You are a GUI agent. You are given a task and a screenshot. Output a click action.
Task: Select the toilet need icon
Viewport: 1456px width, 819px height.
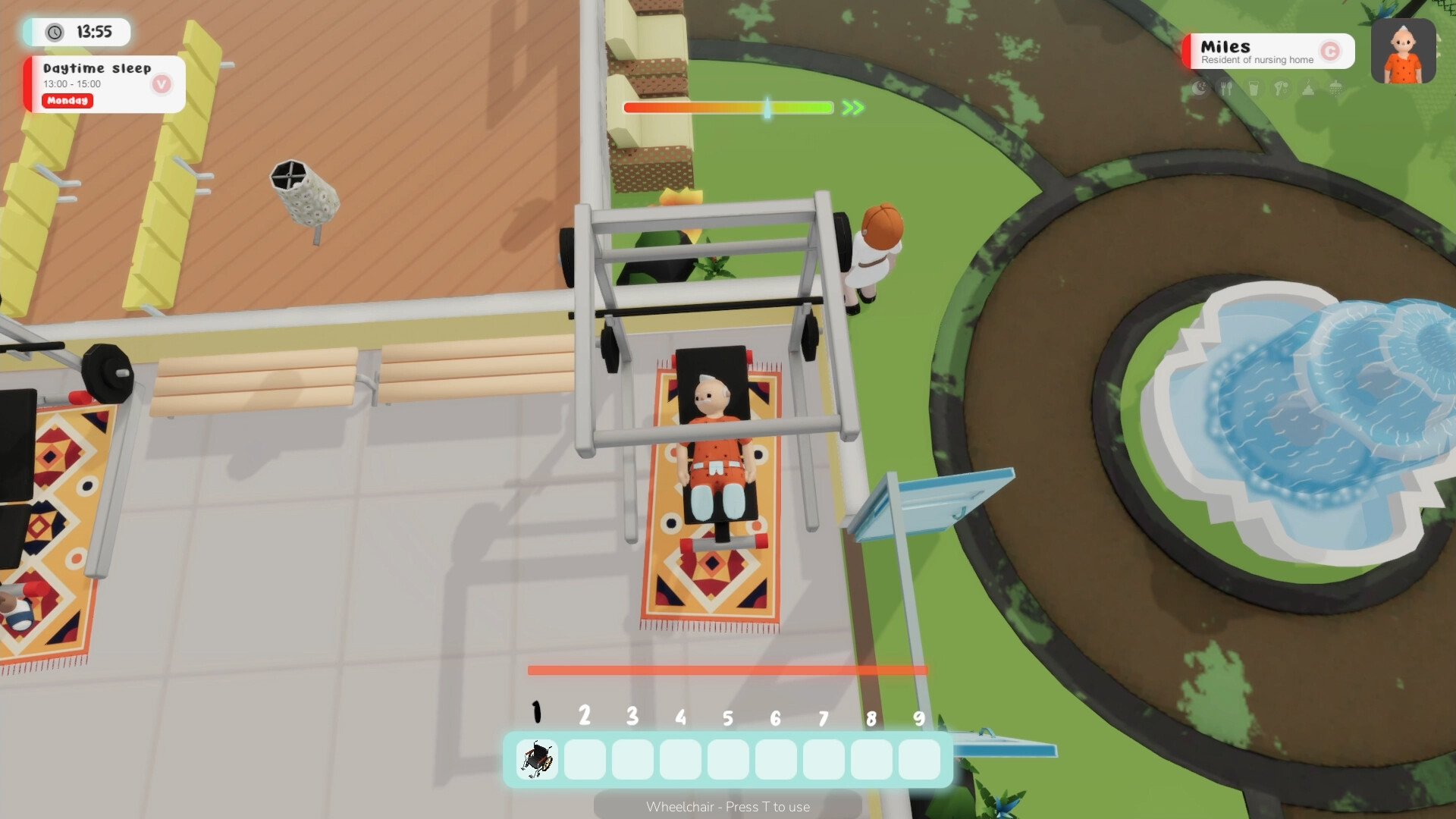tap(1307, 88)
